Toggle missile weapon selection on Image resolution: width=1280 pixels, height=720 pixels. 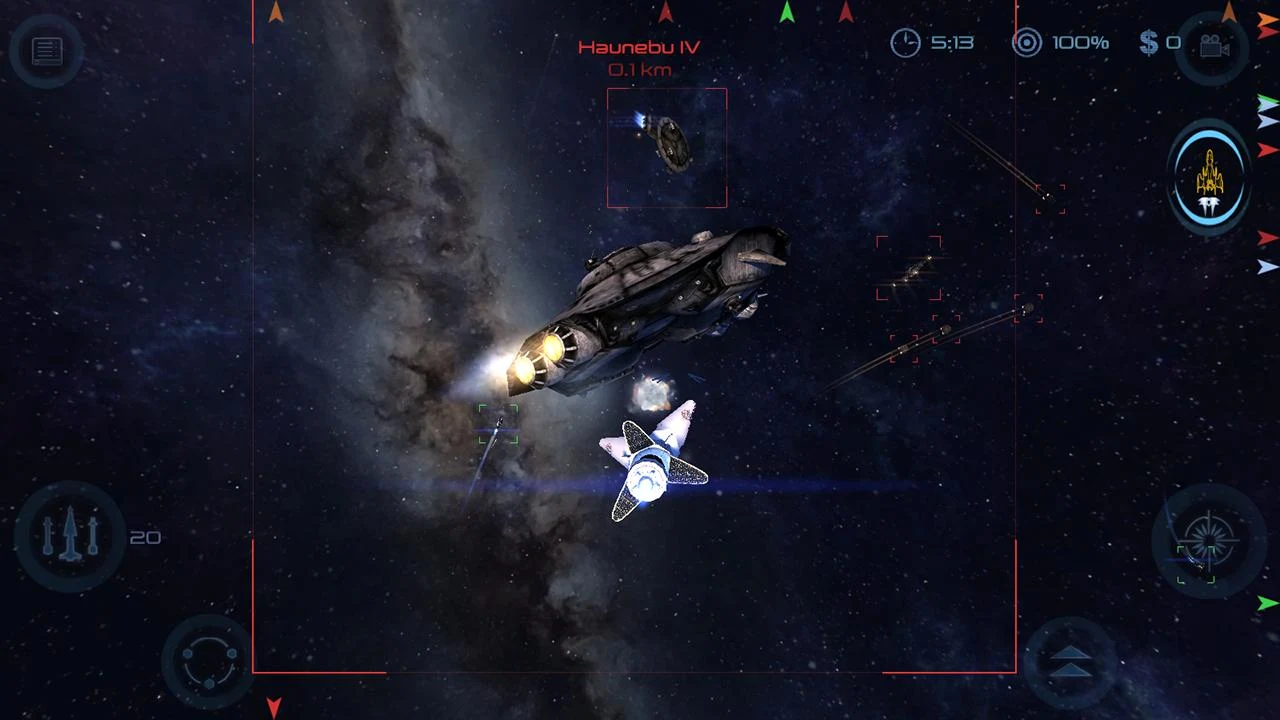point(68,537)
